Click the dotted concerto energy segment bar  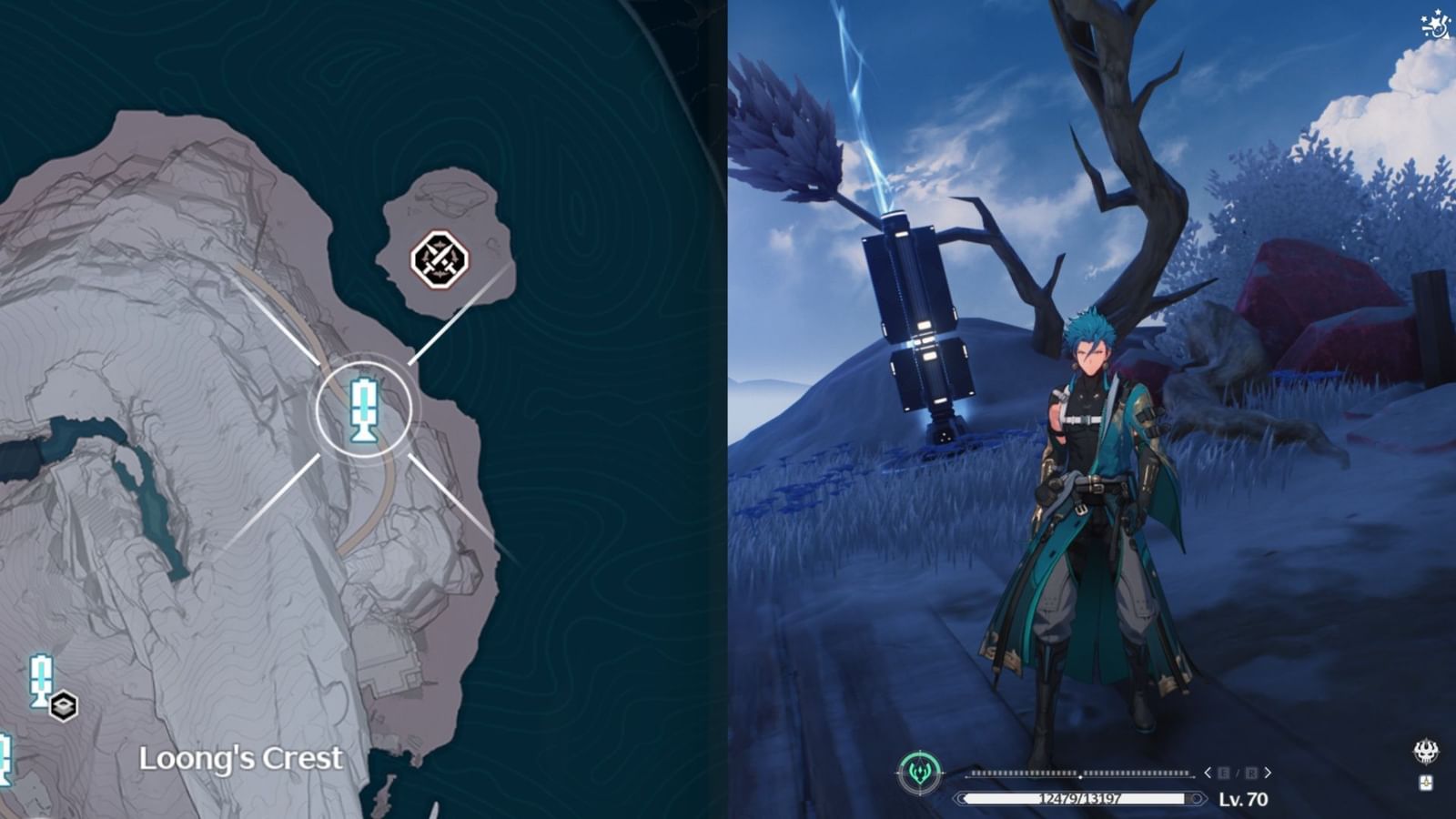click(x=1078, y=773)
